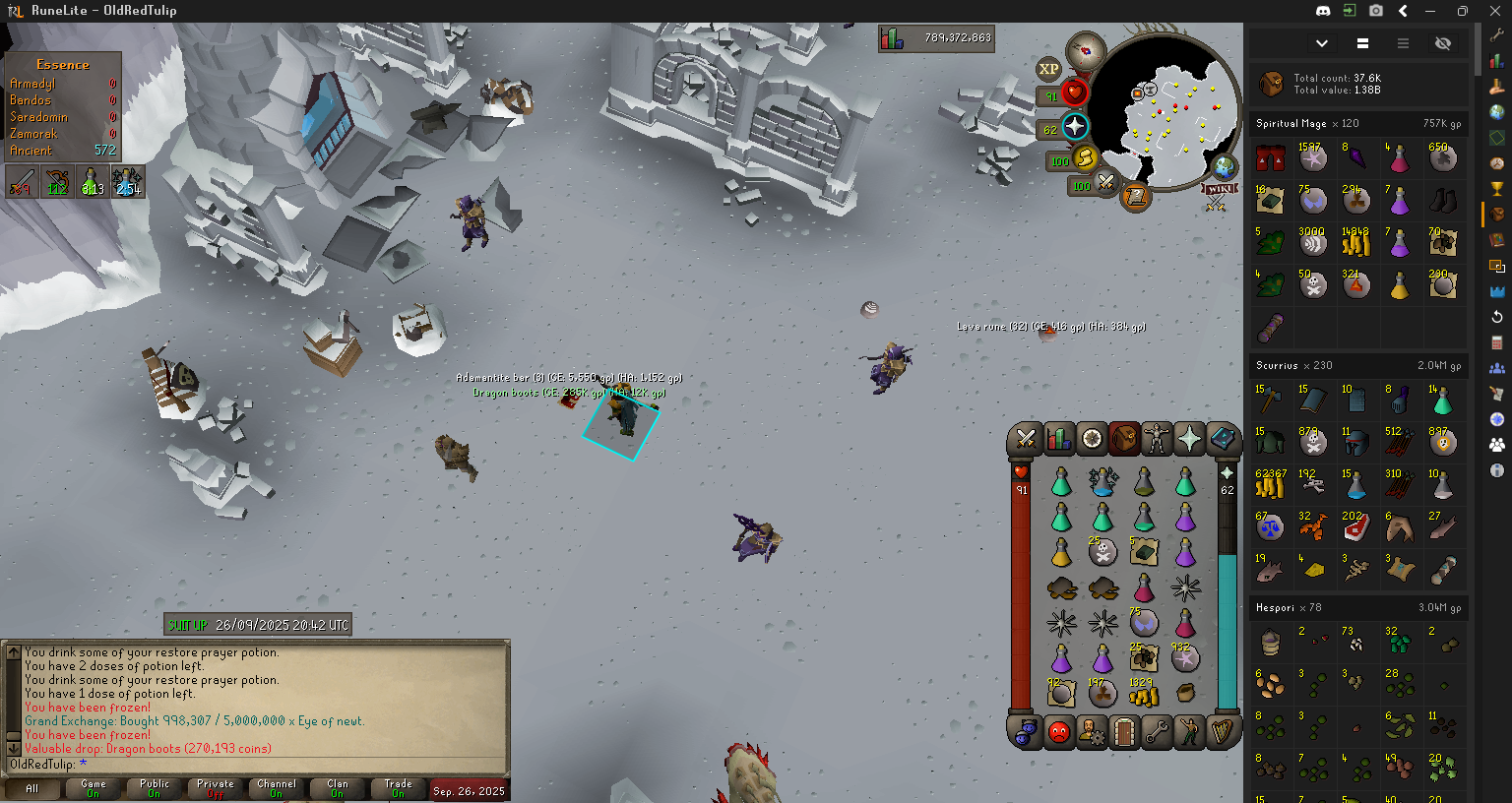Open the Settings wrench tab
Image resolution: width=1512 pixels, height=803 pixels.
(1157, 731)
